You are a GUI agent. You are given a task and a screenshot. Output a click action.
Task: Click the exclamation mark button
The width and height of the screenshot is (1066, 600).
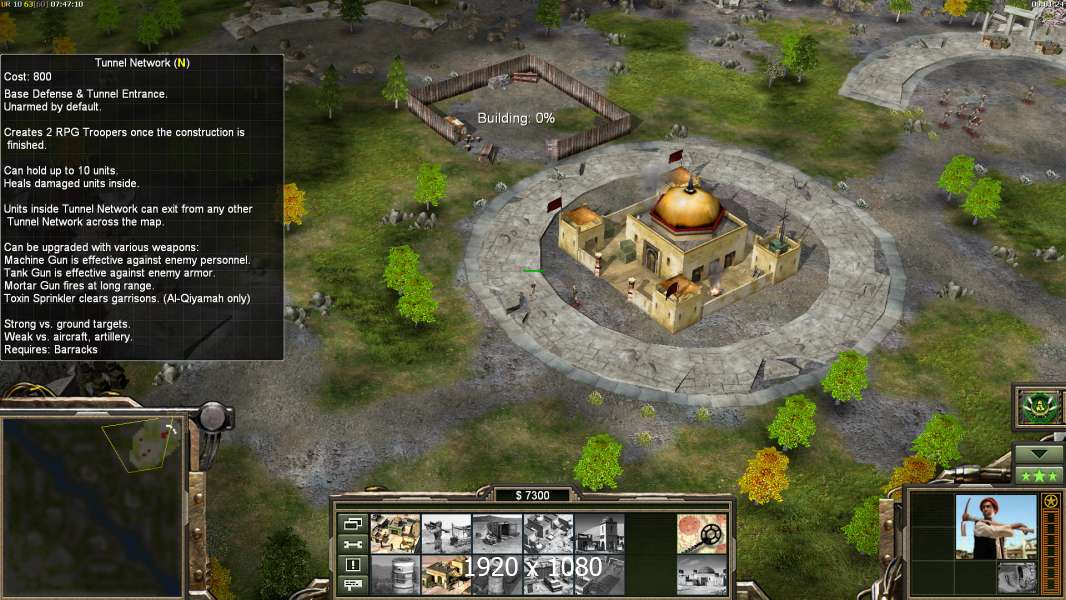click(x=352, y=565)
